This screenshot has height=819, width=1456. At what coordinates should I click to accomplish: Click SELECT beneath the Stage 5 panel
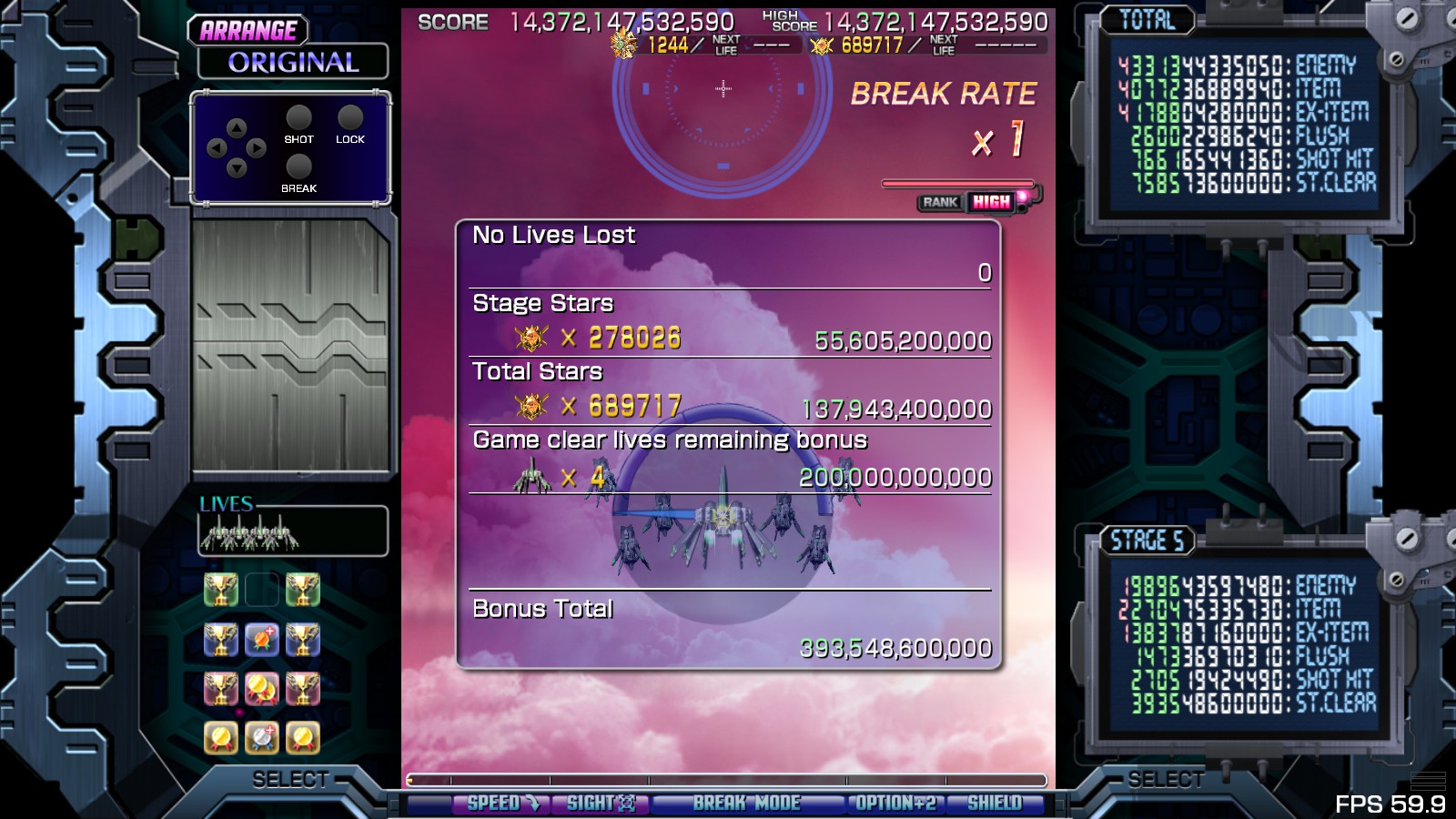(x=1166, y=780)
